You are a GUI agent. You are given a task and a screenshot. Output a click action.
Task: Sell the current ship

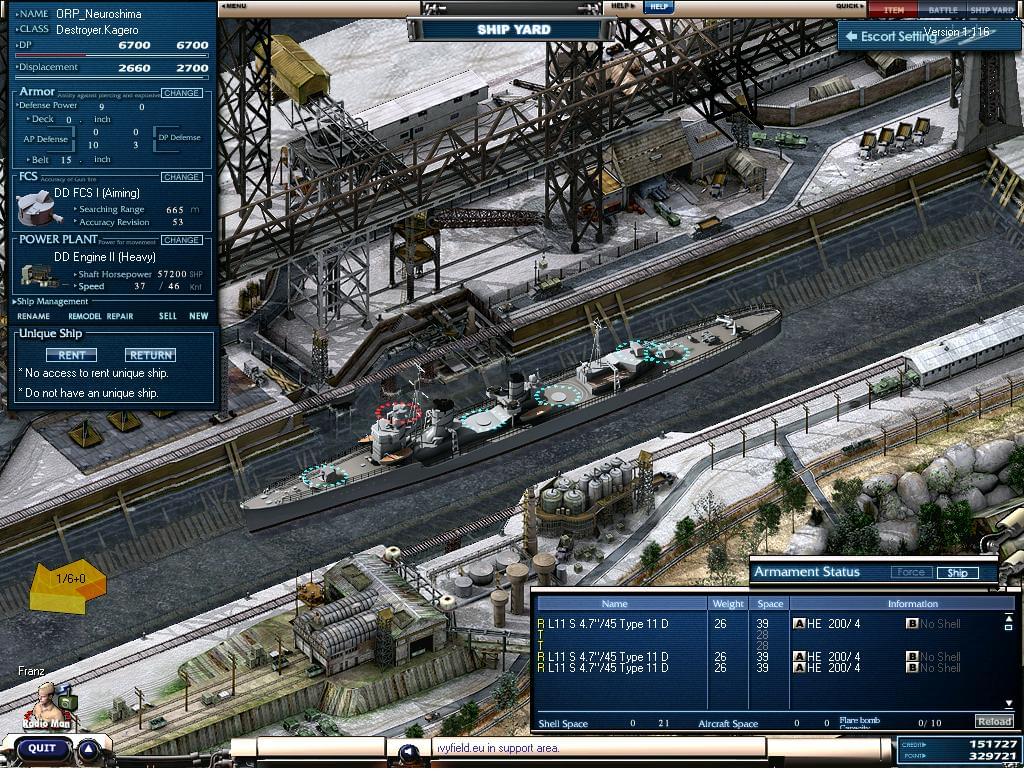click(168, 316)
